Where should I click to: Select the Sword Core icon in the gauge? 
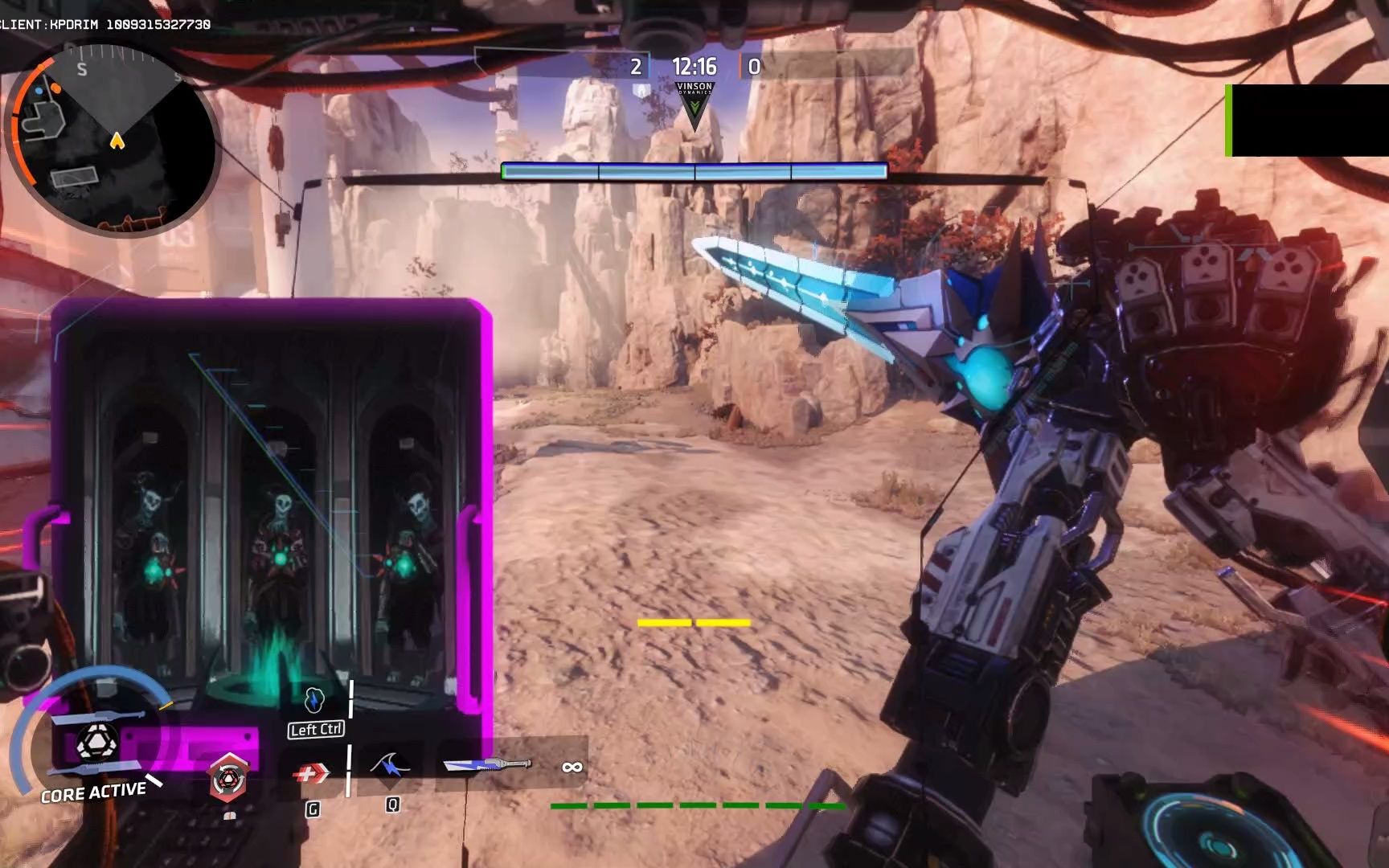98,743
